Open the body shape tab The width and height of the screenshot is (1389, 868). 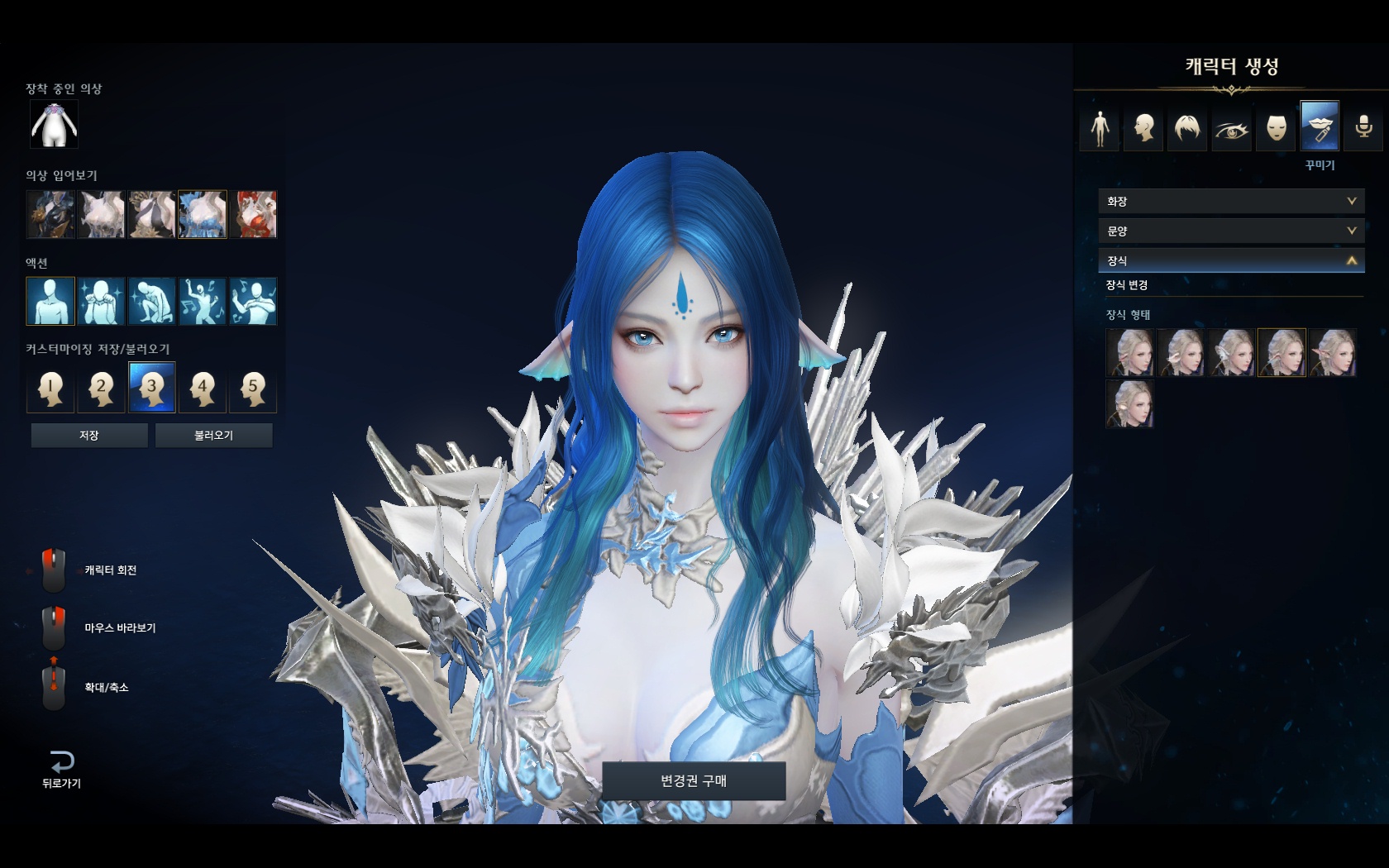point(1100,127)
